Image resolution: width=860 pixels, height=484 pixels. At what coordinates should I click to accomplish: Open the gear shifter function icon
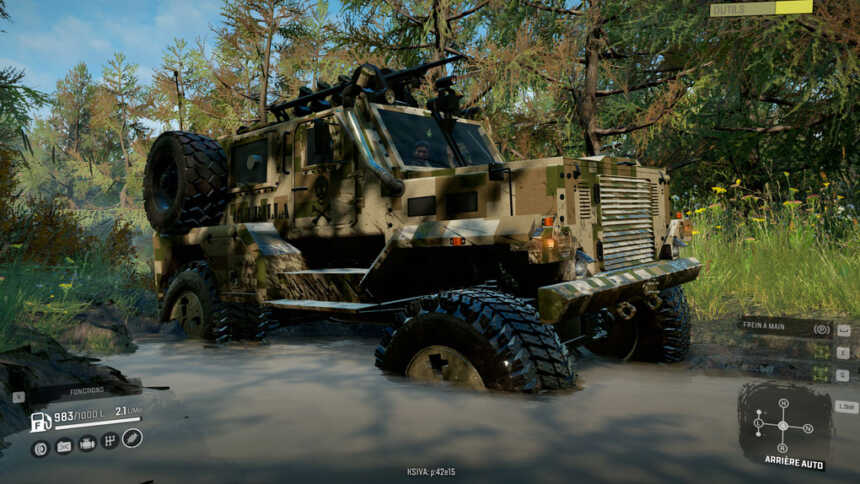tap(110, 441)
